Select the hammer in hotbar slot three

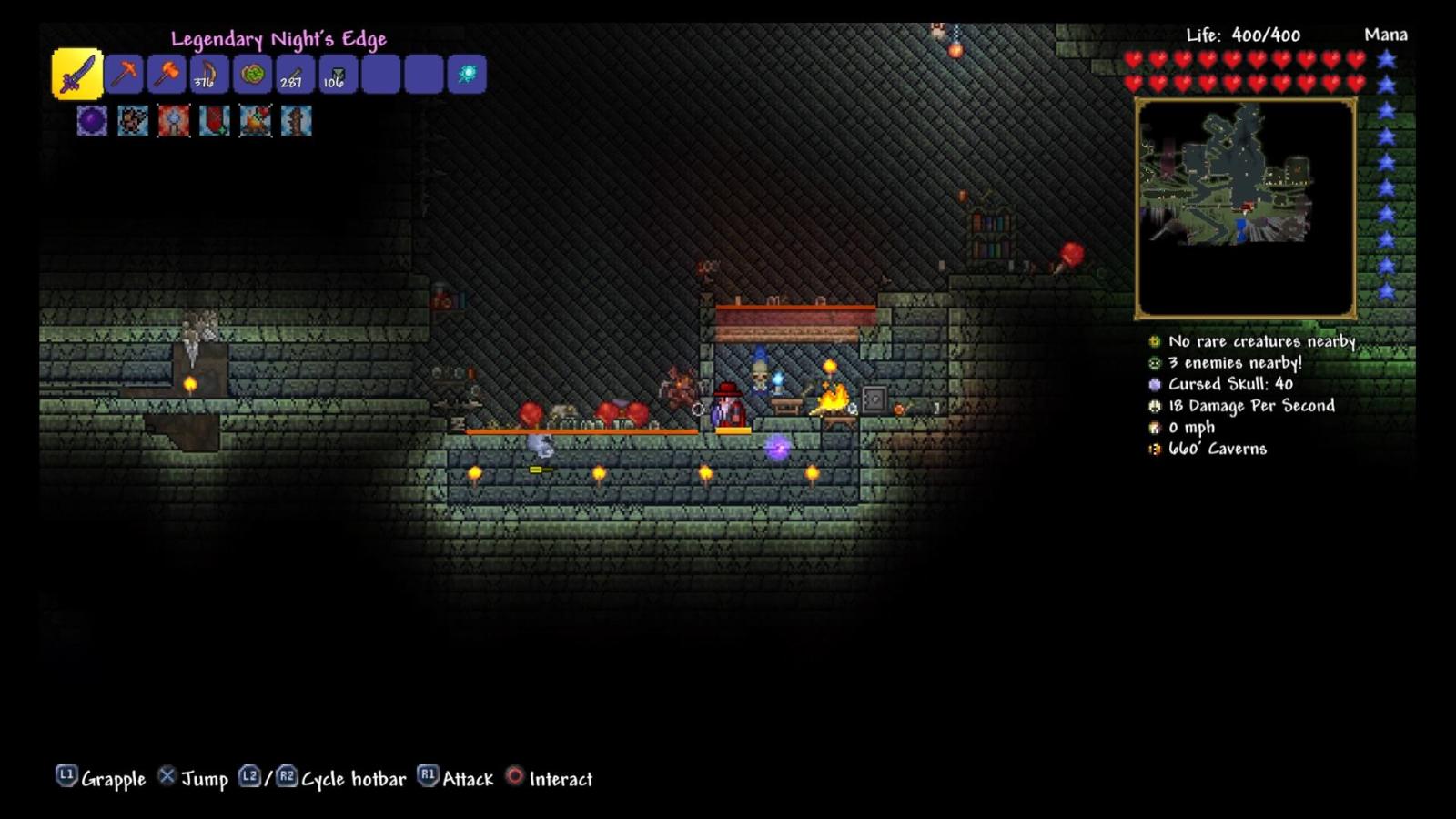(x=167, y=76)
